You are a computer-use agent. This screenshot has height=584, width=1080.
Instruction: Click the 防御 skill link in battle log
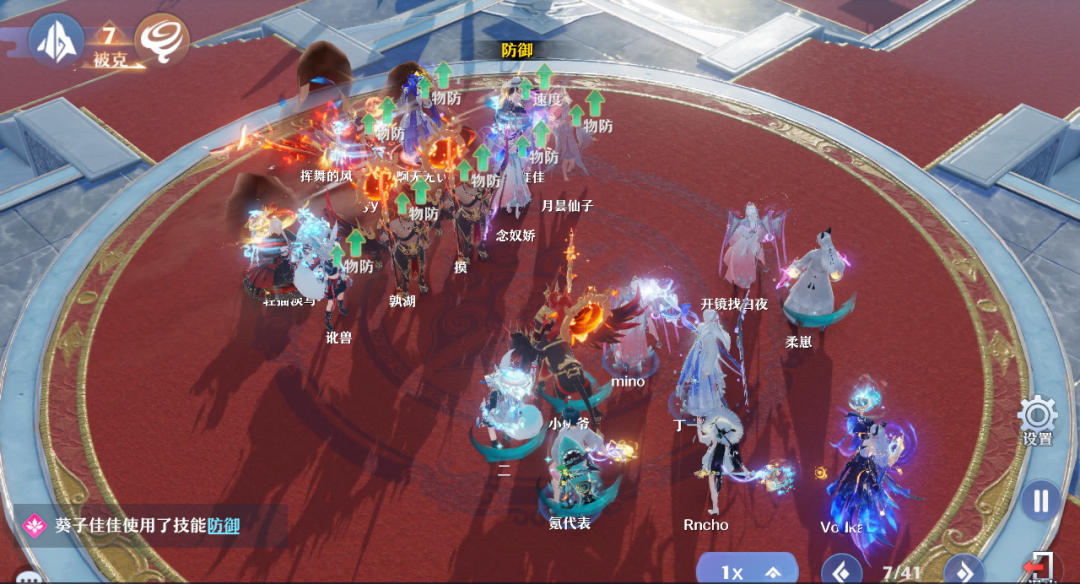click(x=224, y=525)
